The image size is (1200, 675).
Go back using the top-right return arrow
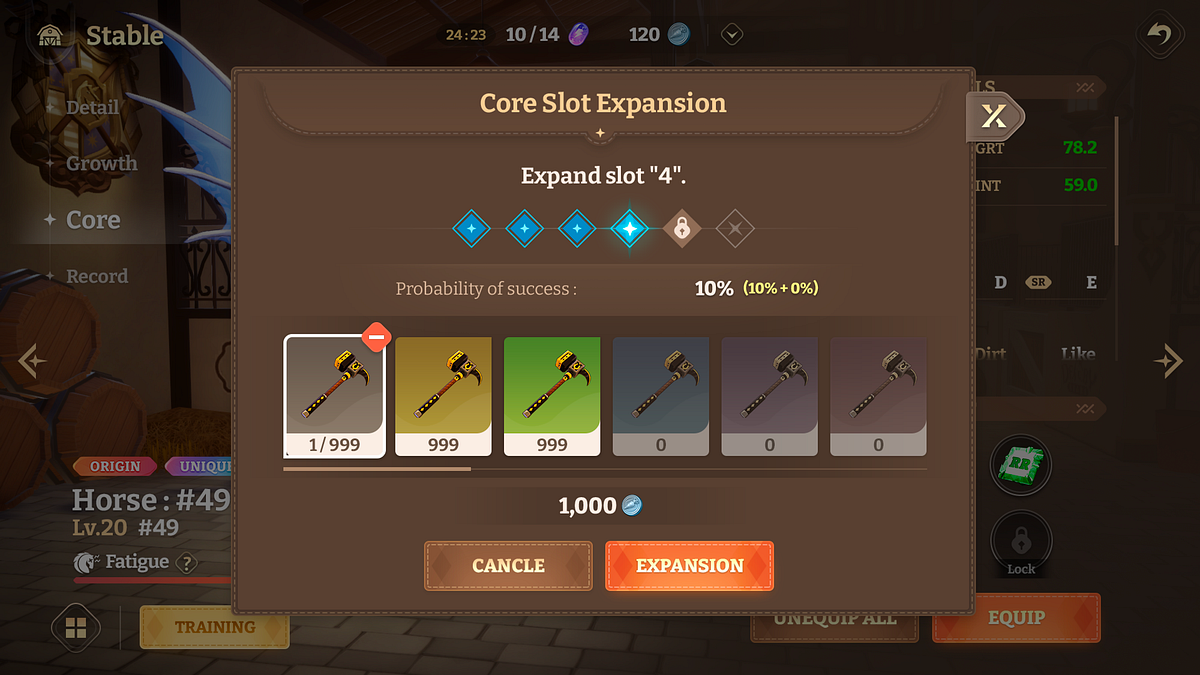pyautogui.click(x=1159, y=37)
